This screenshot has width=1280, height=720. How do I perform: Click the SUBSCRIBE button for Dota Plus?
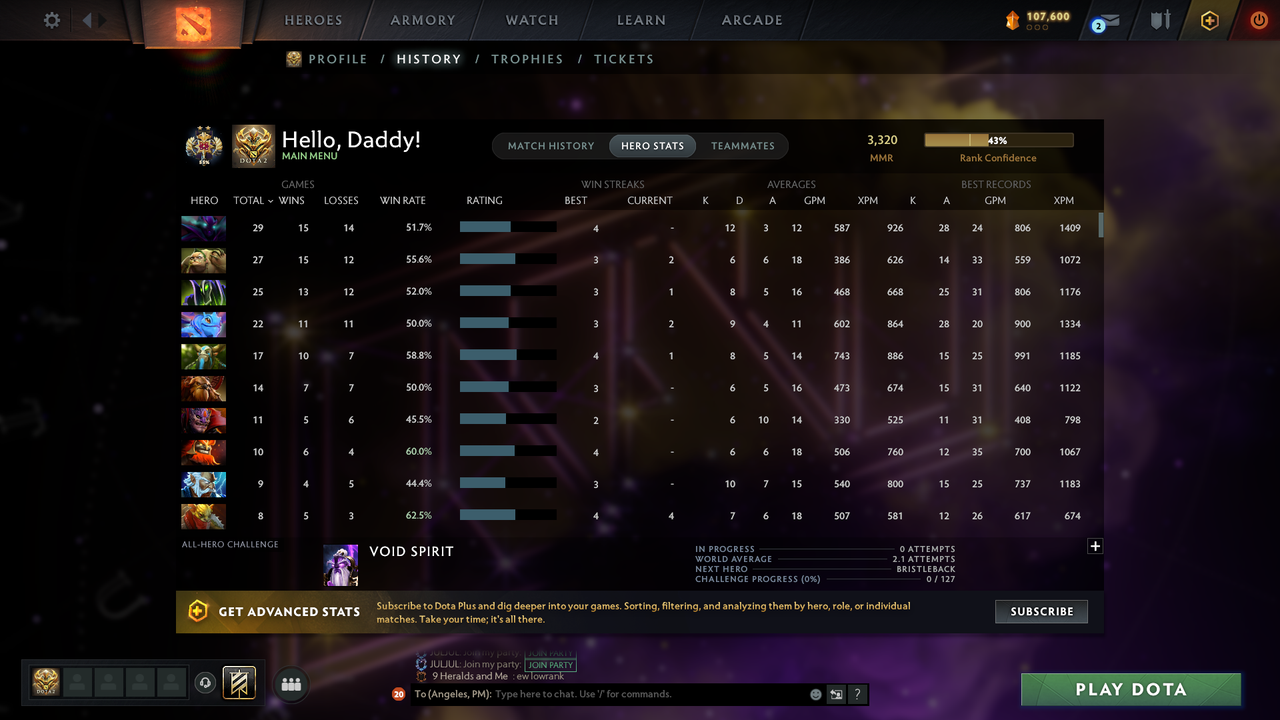coord(1041,611)
